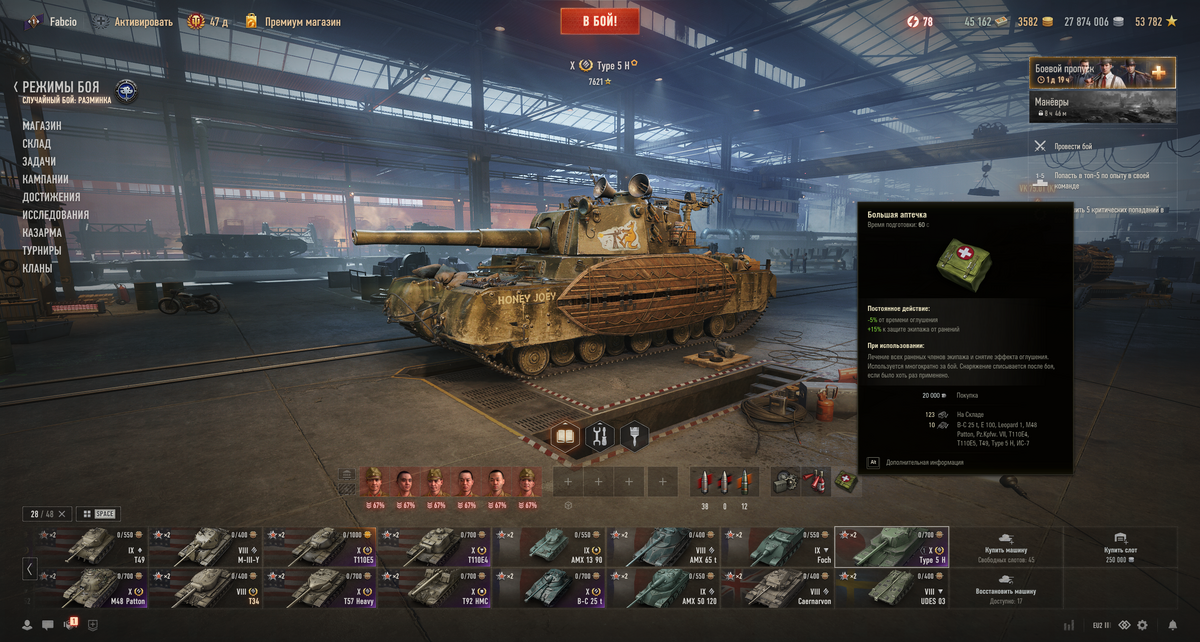The image size is (1200, 642).
Task: Open the paintbrush exterior customization icon
Action: click(x=634, y=437)
